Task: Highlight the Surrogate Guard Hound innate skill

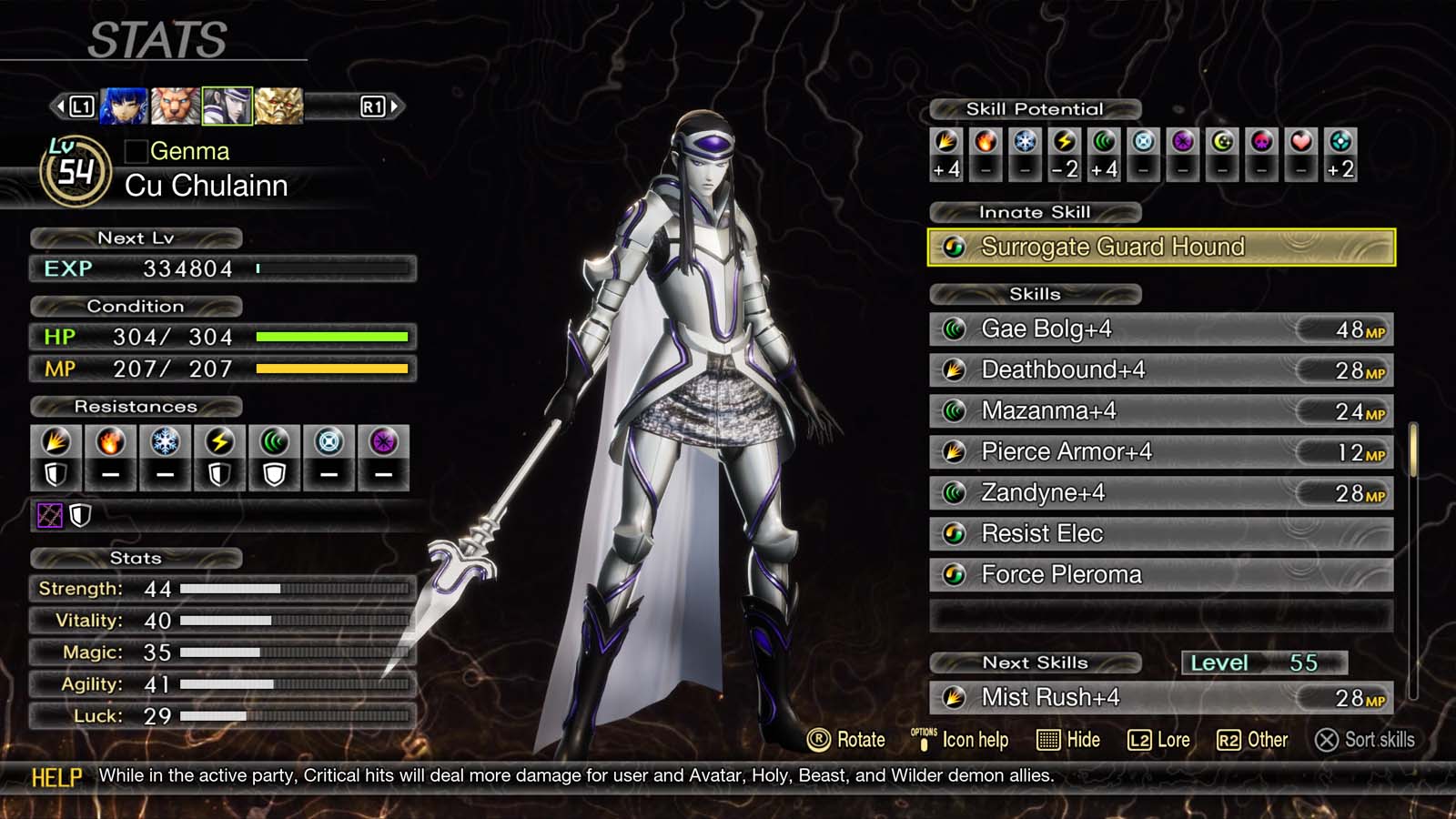Action: [1160, 247]
